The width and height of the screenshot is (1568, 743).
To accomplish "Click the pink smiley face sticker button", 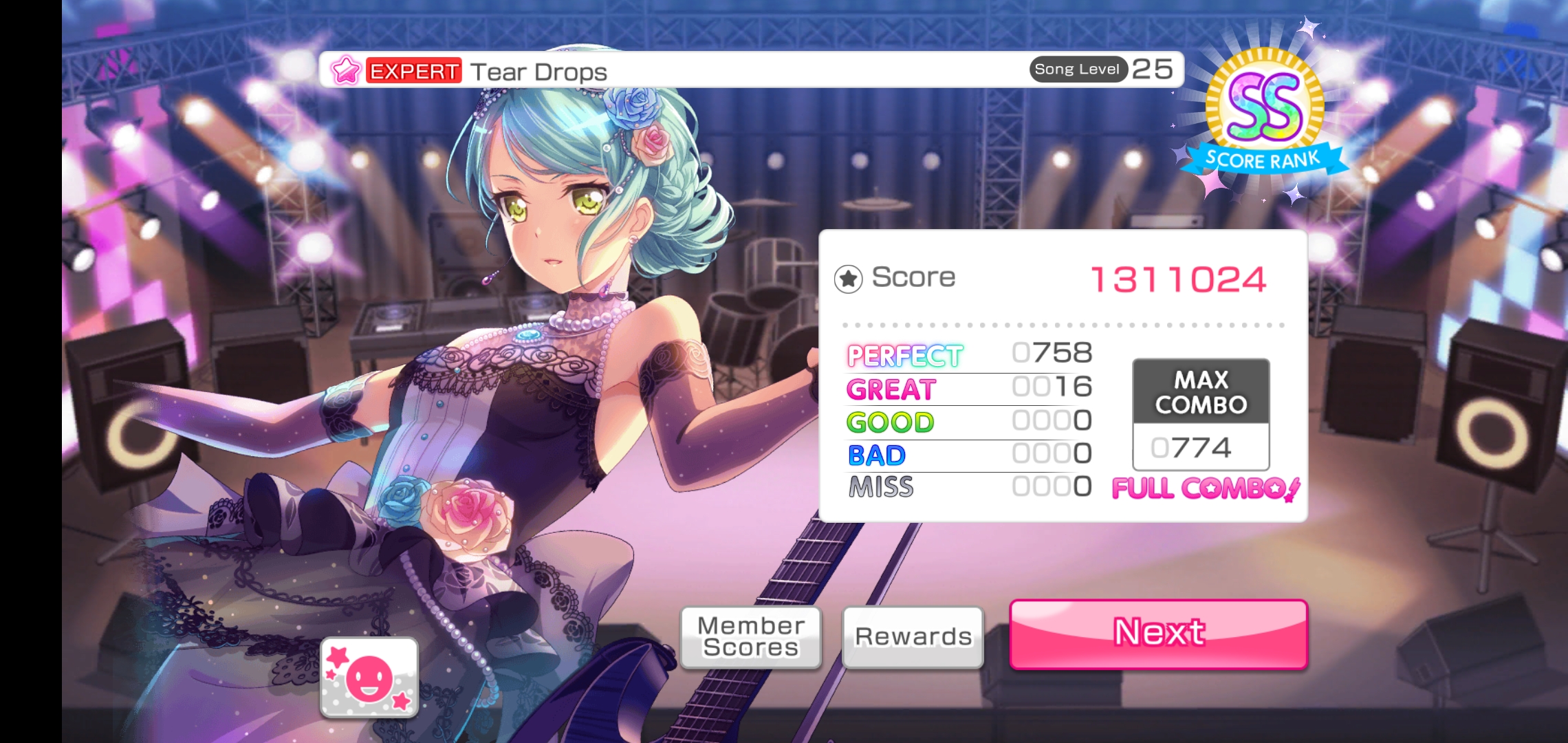I will (369, 678).
